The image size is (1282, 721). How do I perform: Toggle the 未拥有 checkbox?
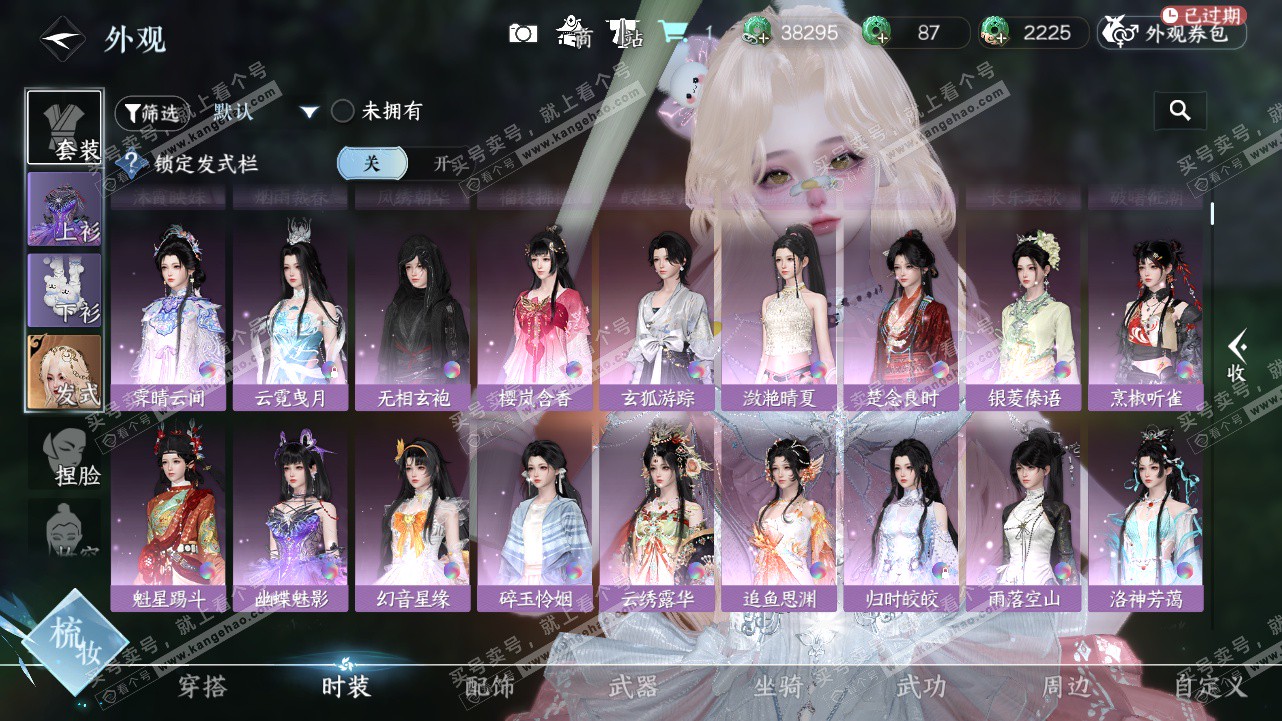[x=343, y=111]
